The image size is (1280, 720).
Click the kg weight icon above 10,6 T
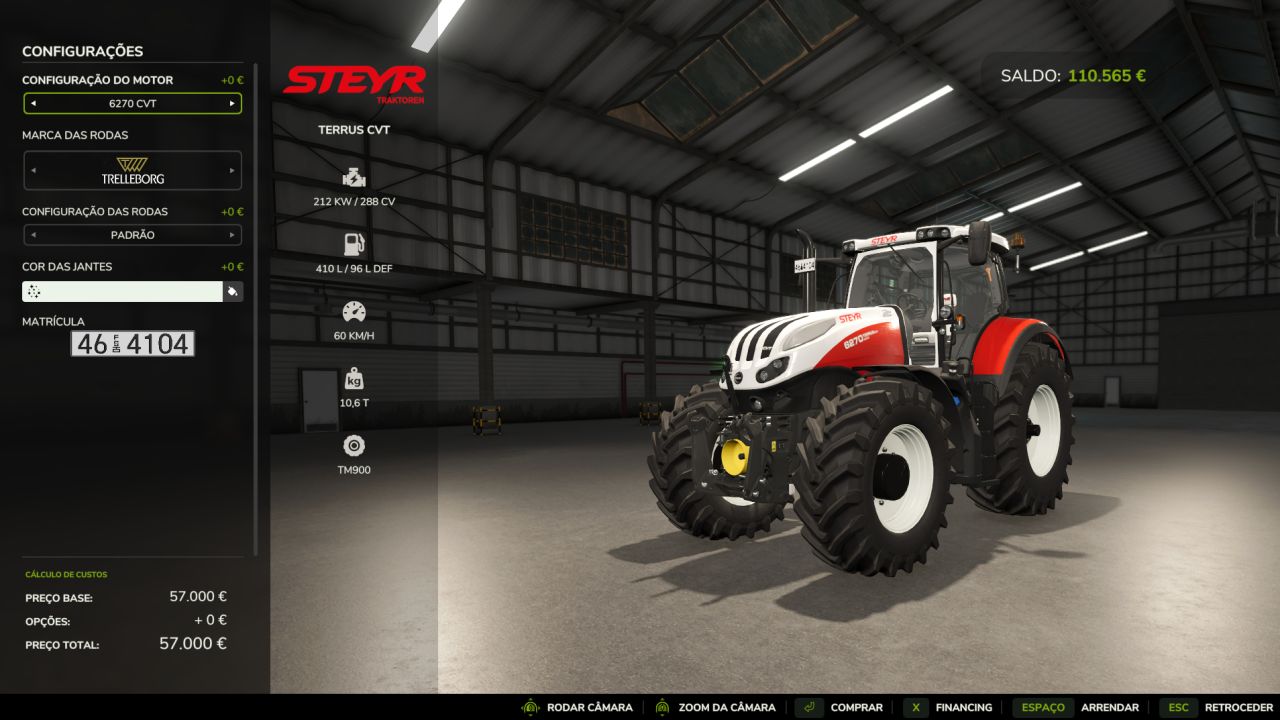click(x=353, y=380)
